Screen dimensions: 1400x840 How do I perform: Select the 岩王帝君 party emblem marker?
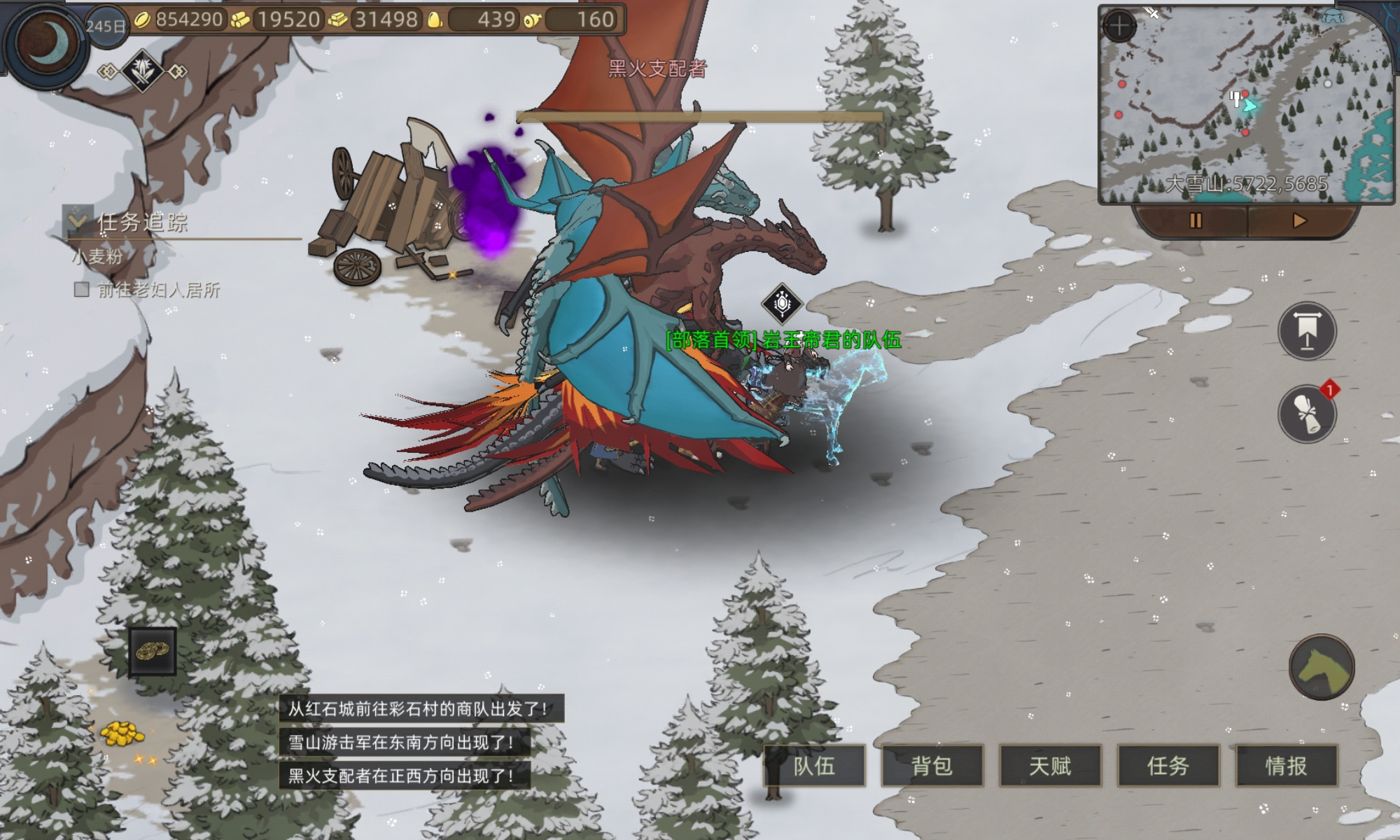(x=782, y=304)
